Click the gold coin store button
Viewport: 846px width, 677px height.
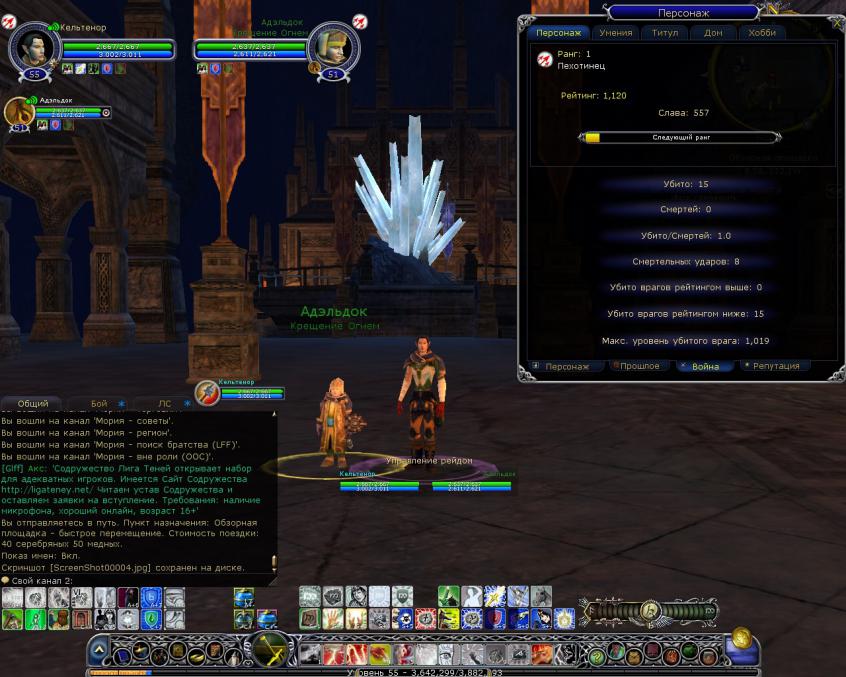tap(741, 637)
